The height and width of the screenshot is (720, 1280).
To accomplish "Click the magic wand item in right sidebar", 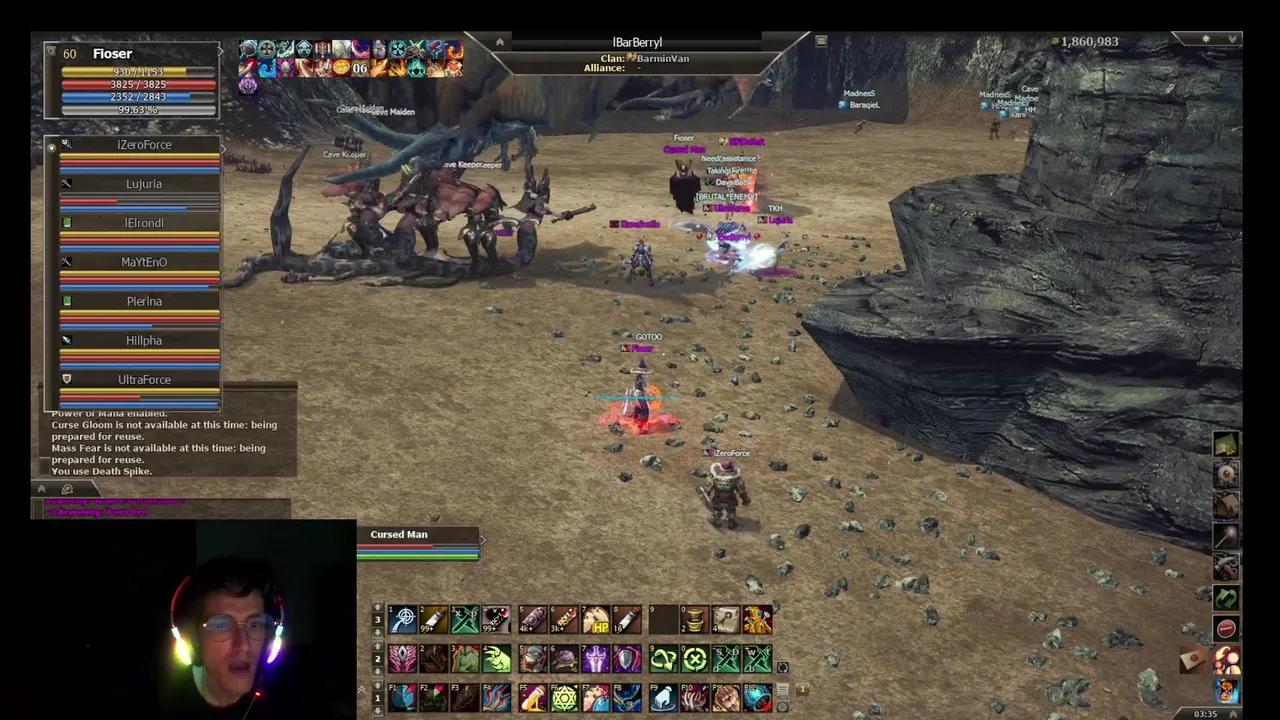I will (x=1224, y=535).
